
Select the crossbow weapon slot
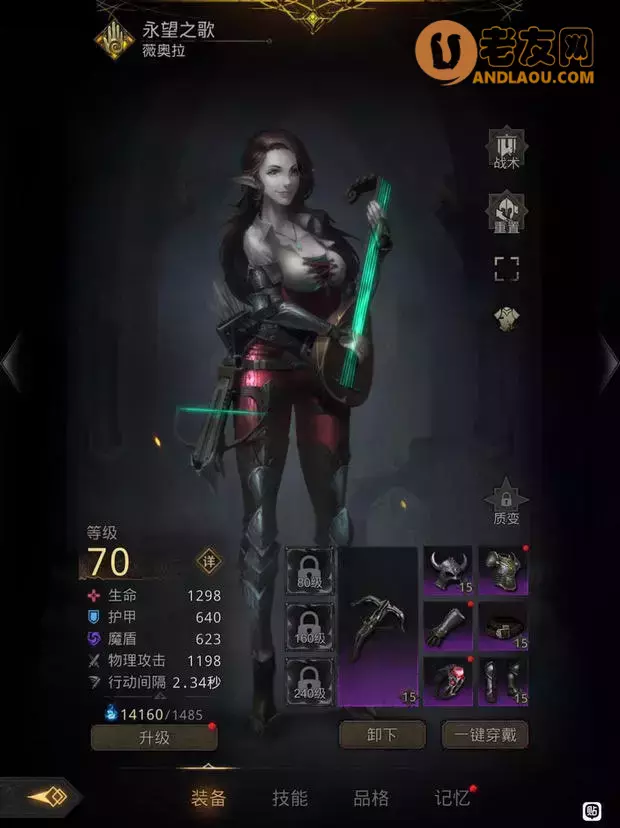point(377,626)
